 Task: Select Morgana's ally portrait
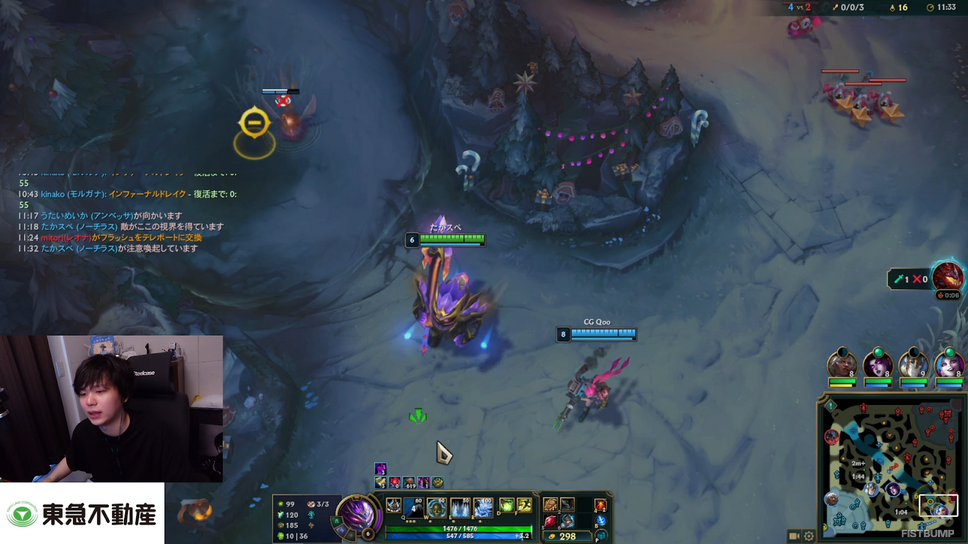tap(878, 366)
